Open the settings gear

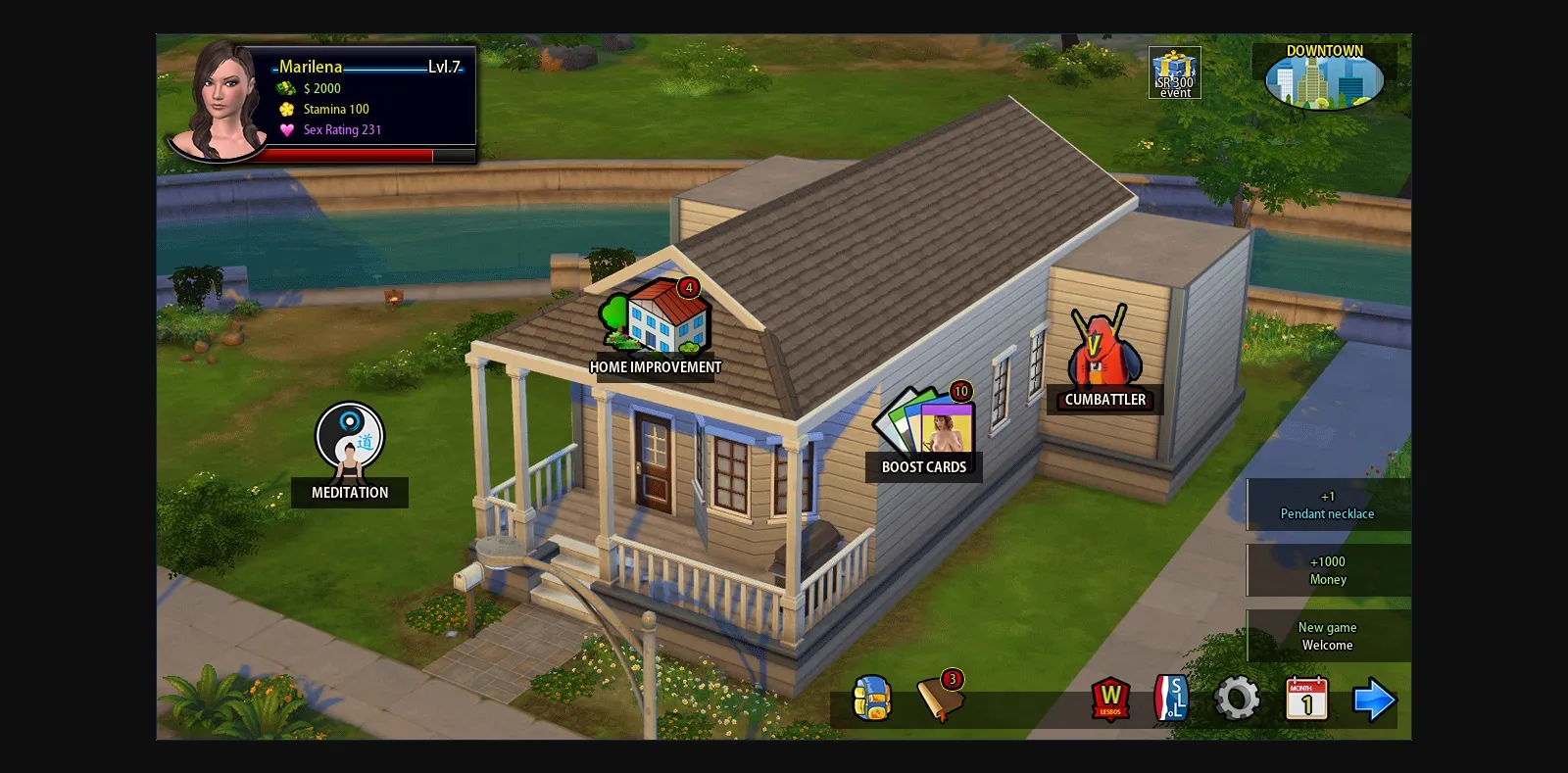point(1238,699)
